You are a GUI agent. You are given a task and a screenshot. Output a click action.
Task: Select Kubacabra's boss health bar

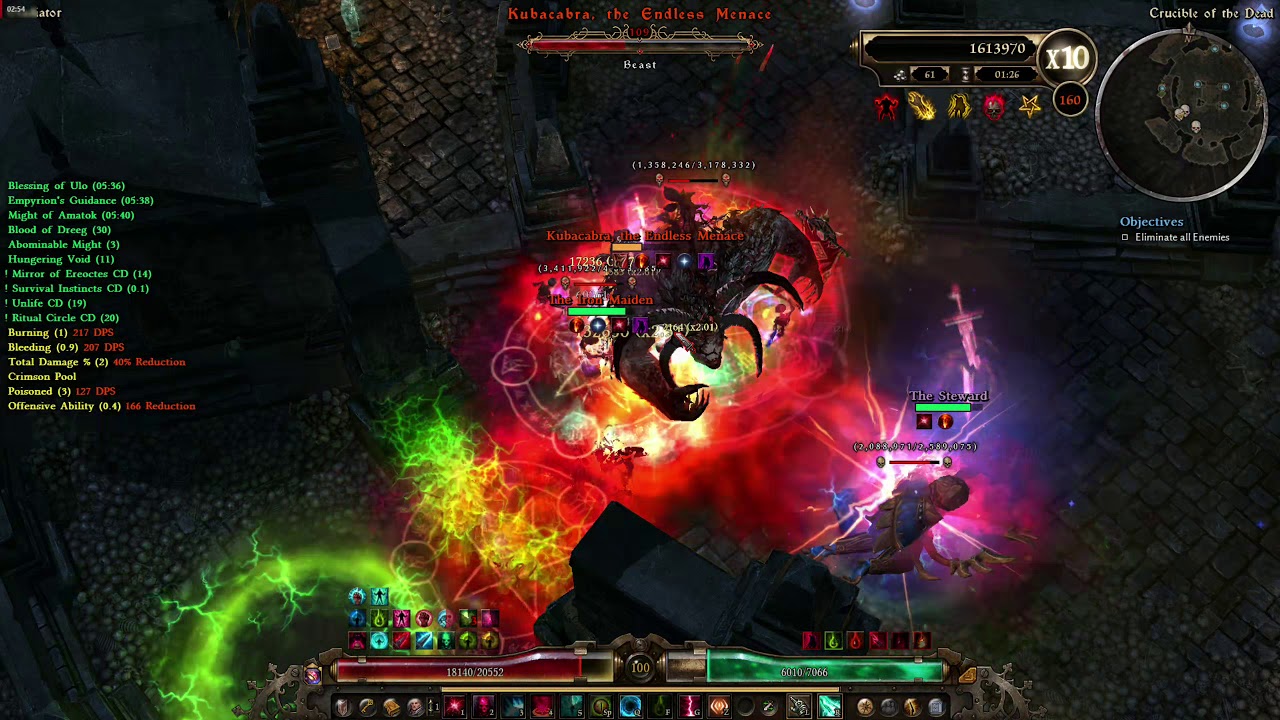coord(640,45)
